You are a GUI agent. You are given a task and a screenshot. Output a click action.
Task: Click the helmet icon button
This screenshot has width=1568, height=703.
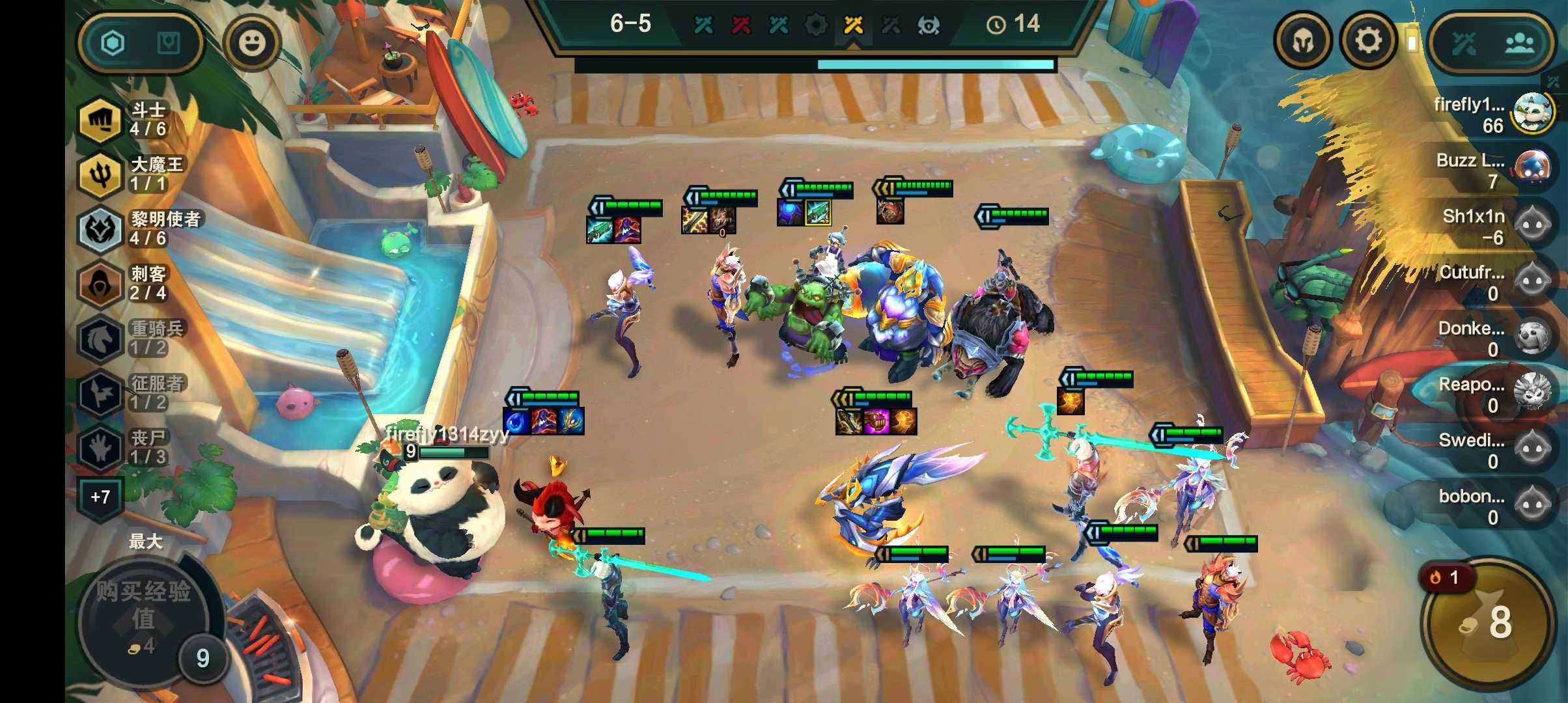coord(1303,42)
